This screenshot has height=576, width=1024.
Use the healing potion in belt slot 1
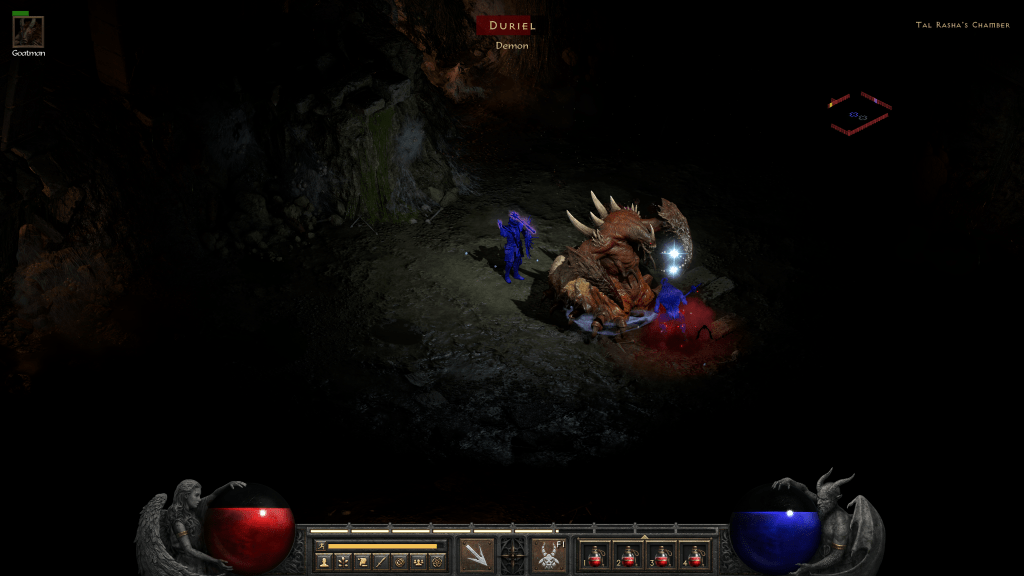click(597, 555)
